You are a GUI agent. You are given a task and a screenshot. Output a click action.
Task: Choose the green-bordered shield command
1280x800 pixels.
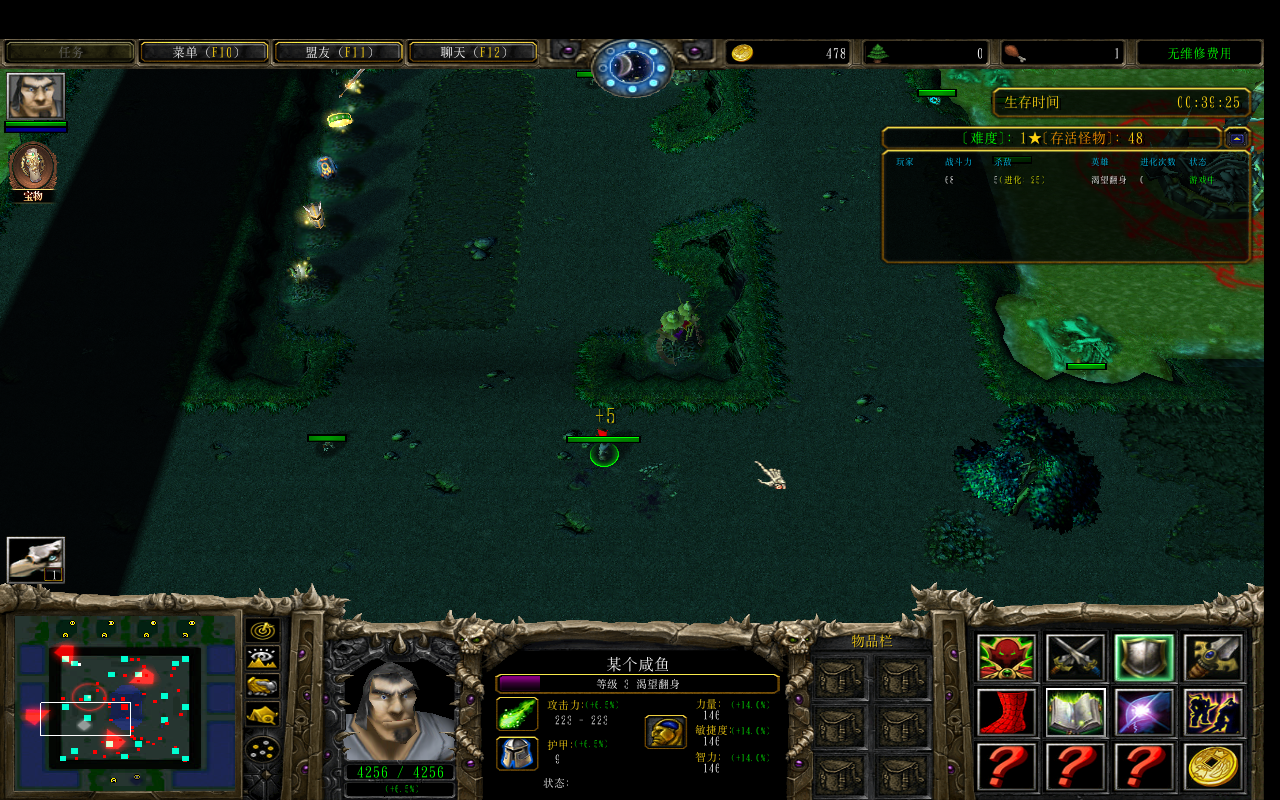1145,658
